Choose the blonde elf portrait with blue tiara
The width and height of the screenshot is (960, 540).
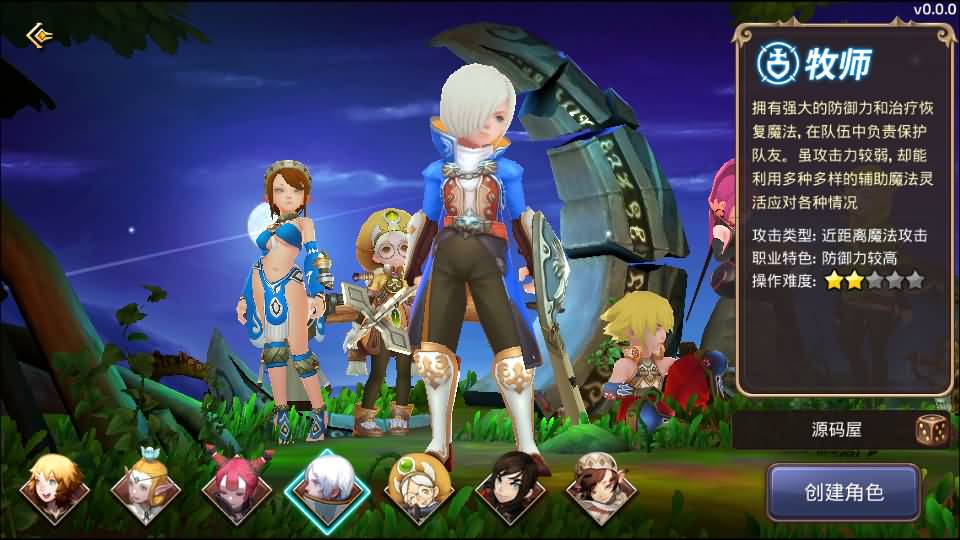(x=145, y=488)
